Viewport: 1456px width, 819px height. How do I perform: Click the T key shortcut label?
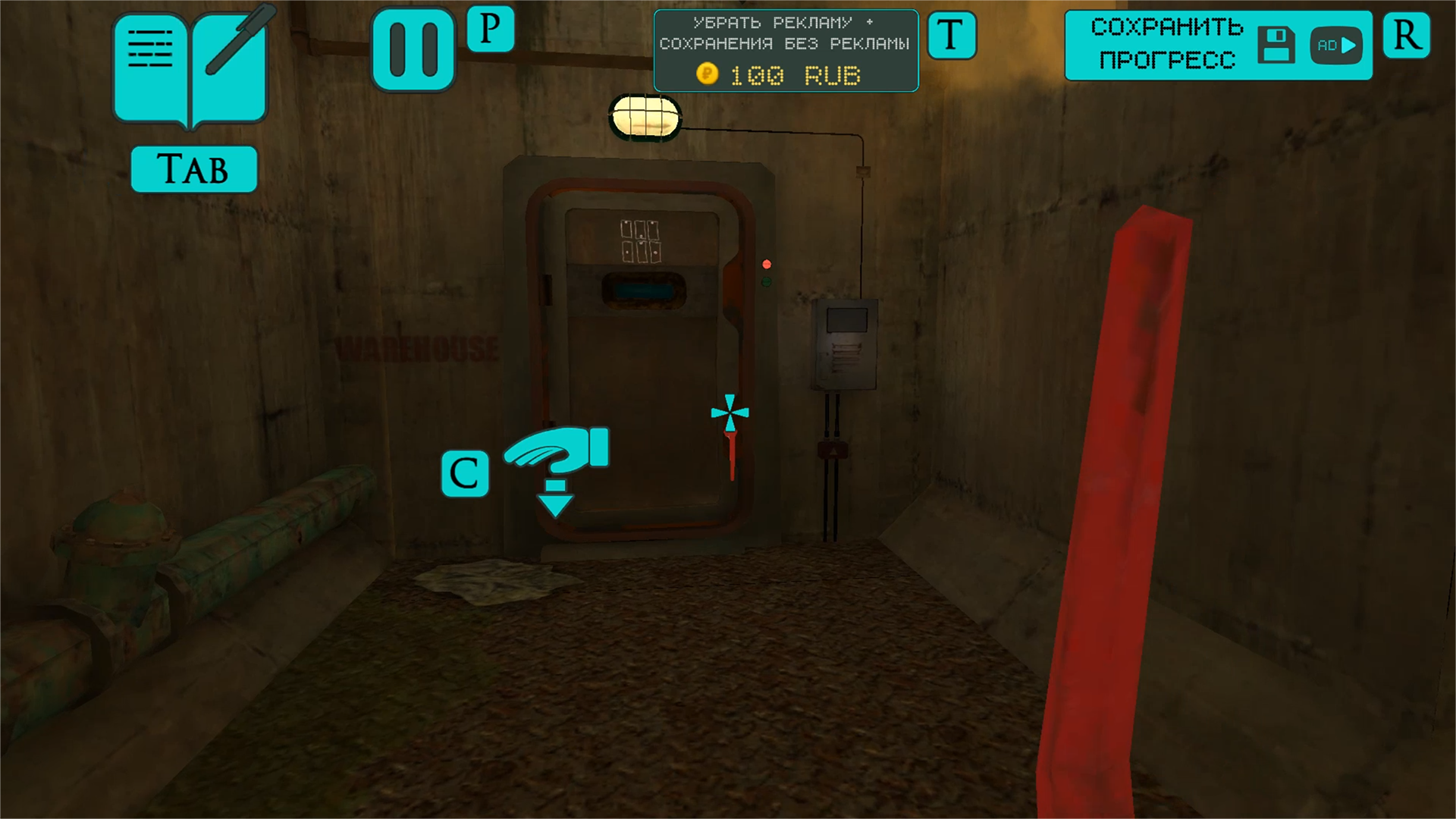952,35
